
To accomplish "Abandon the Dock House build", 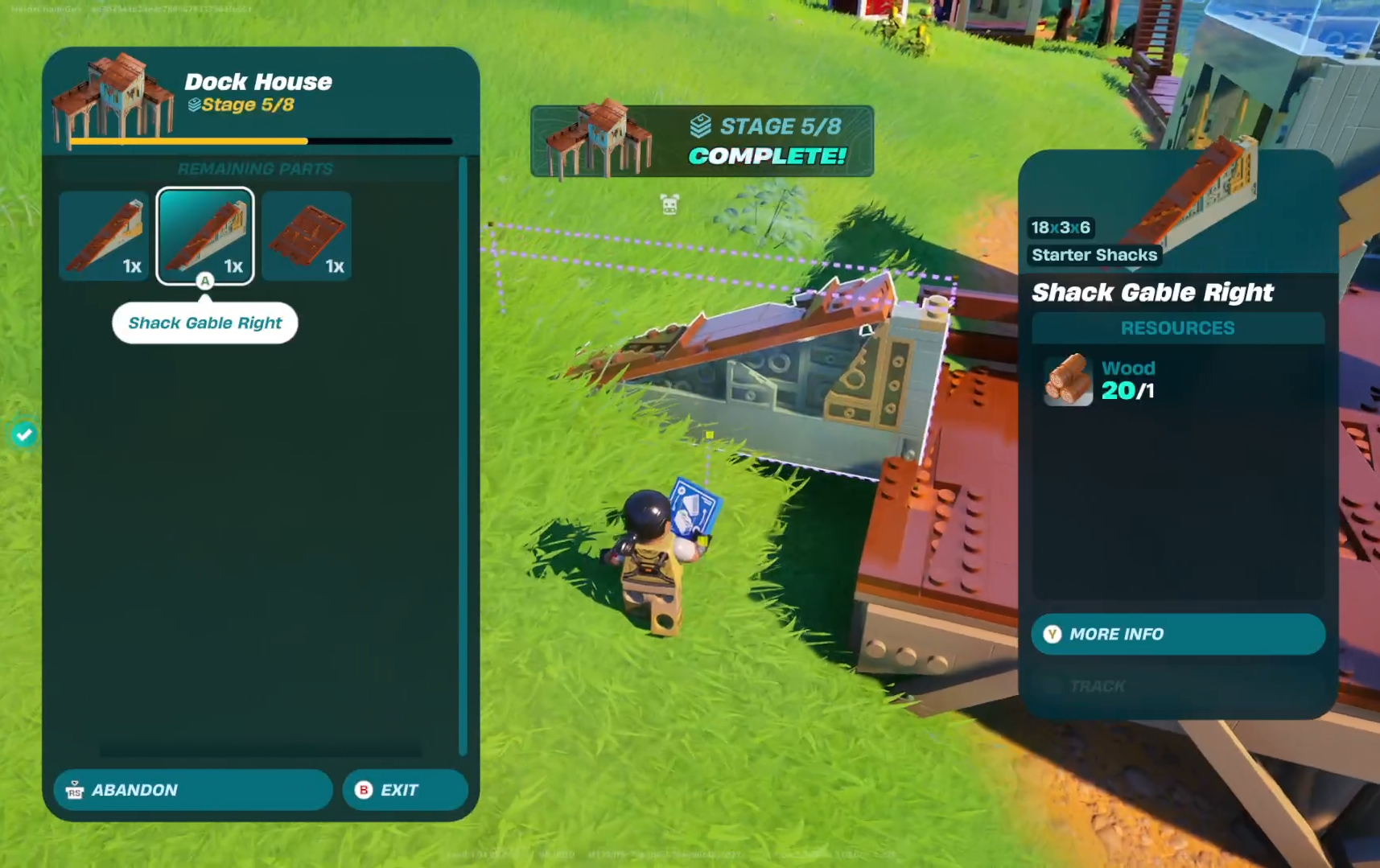I will [193, 790].
